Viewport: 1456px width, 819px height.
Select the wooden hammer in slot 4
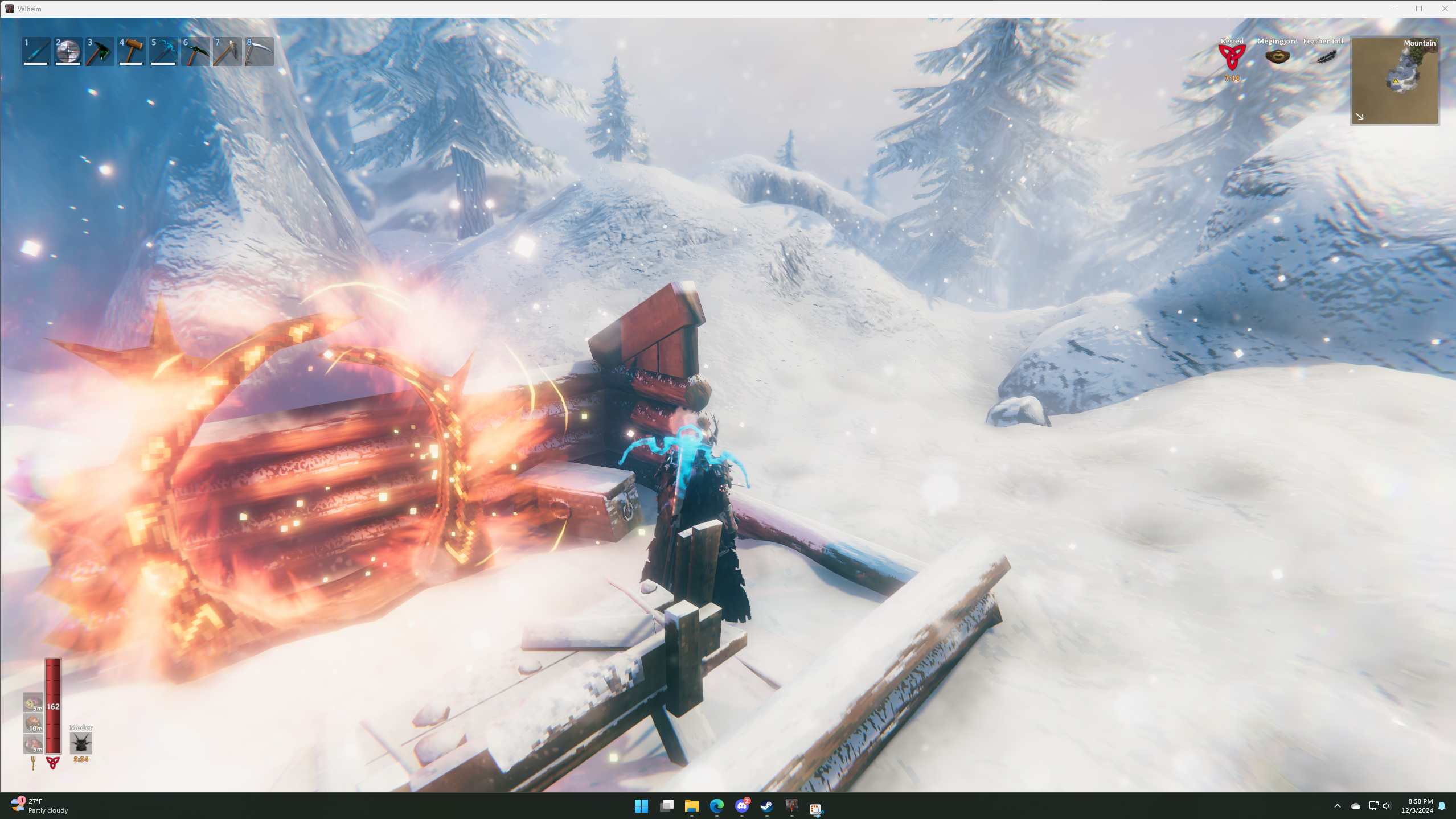(132, 52)
